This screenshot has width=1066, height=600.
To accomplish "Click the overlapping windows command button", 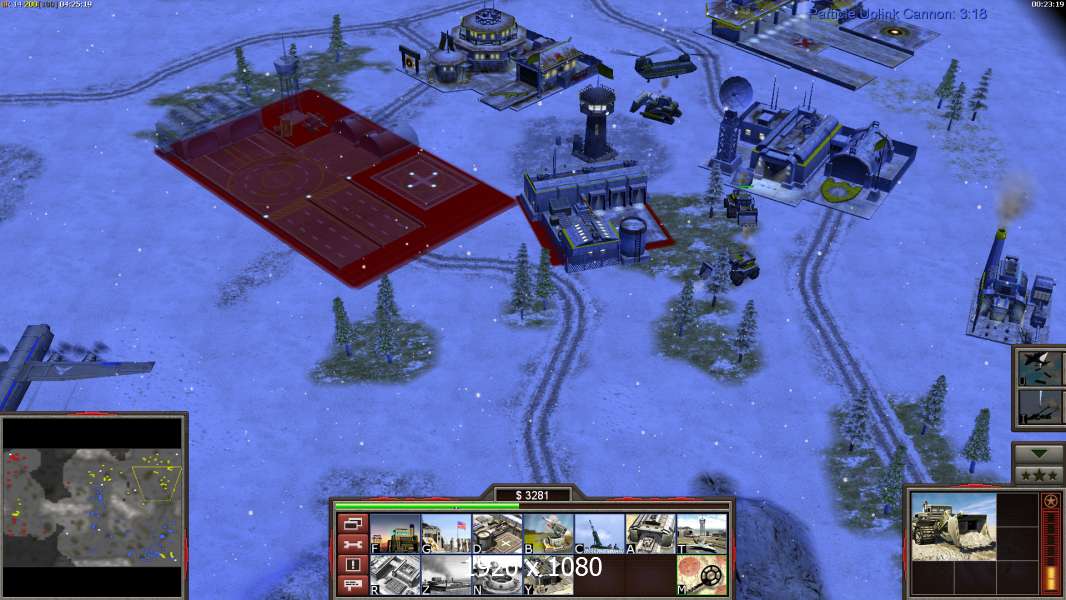I will tap(352, 523).
